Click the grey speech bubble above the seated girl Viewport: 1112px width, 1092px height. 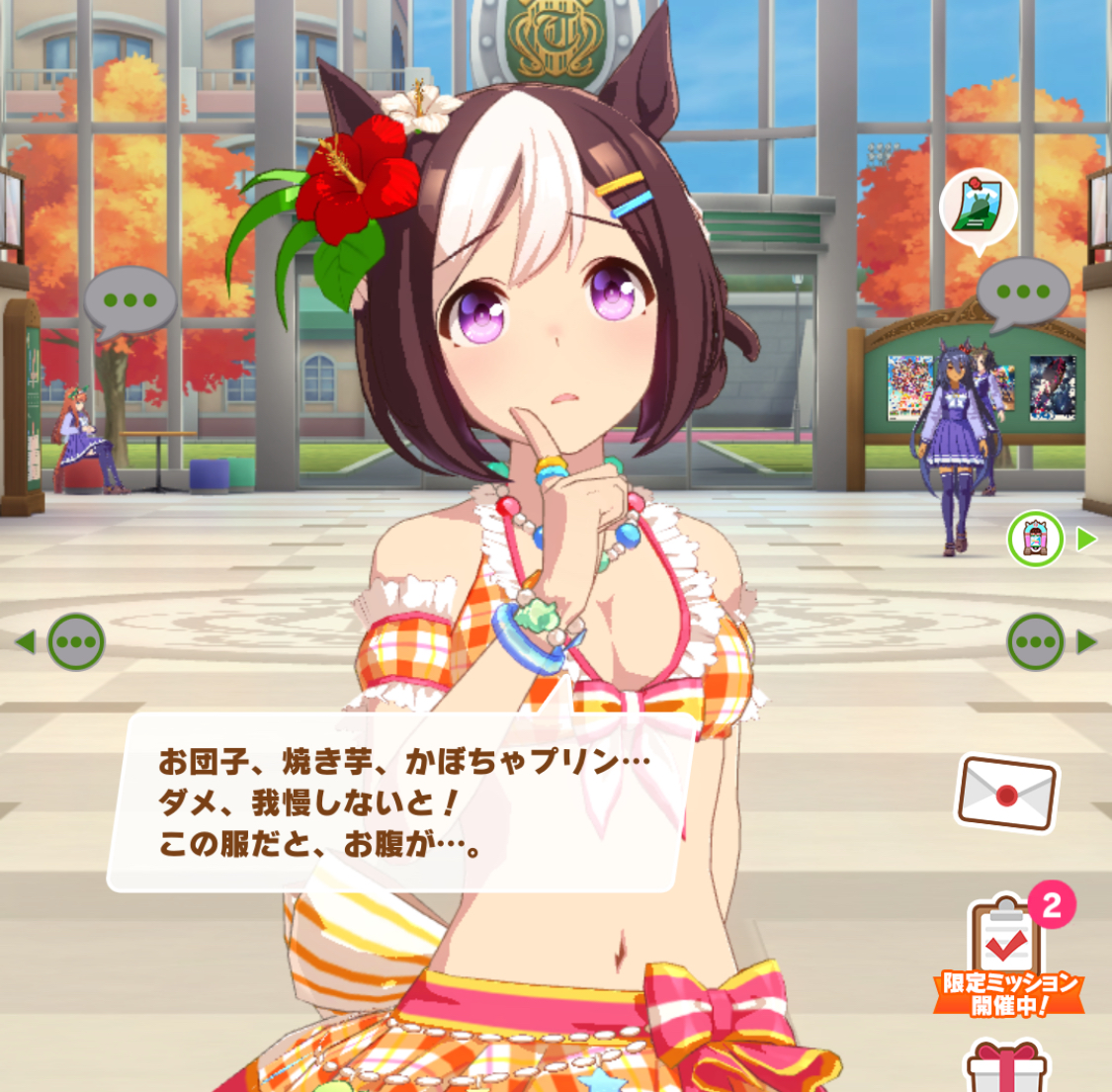(x=129, y=301)
